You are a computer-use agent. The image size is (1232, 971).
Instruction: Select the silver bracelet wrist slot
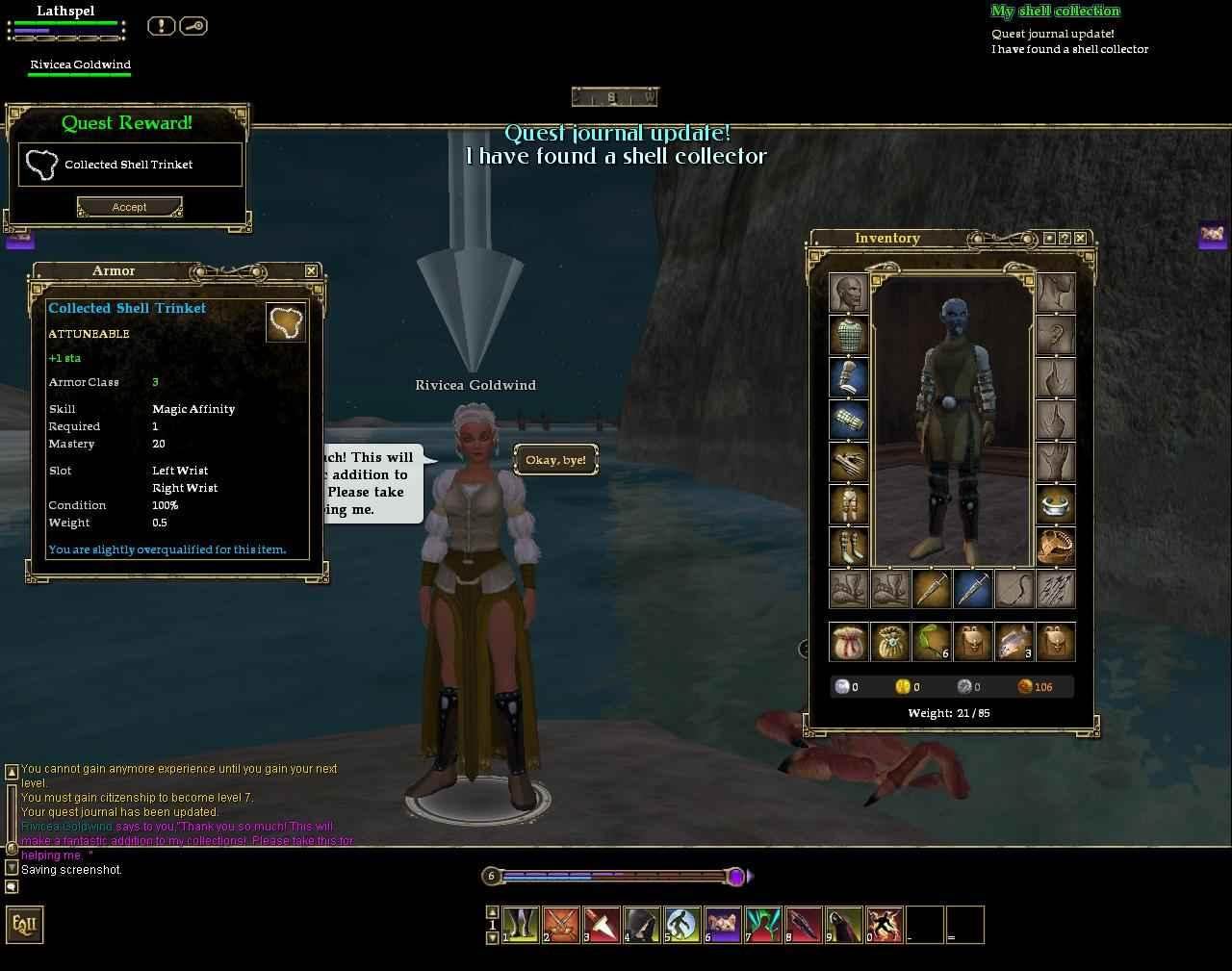click(x=1056, y=504)
